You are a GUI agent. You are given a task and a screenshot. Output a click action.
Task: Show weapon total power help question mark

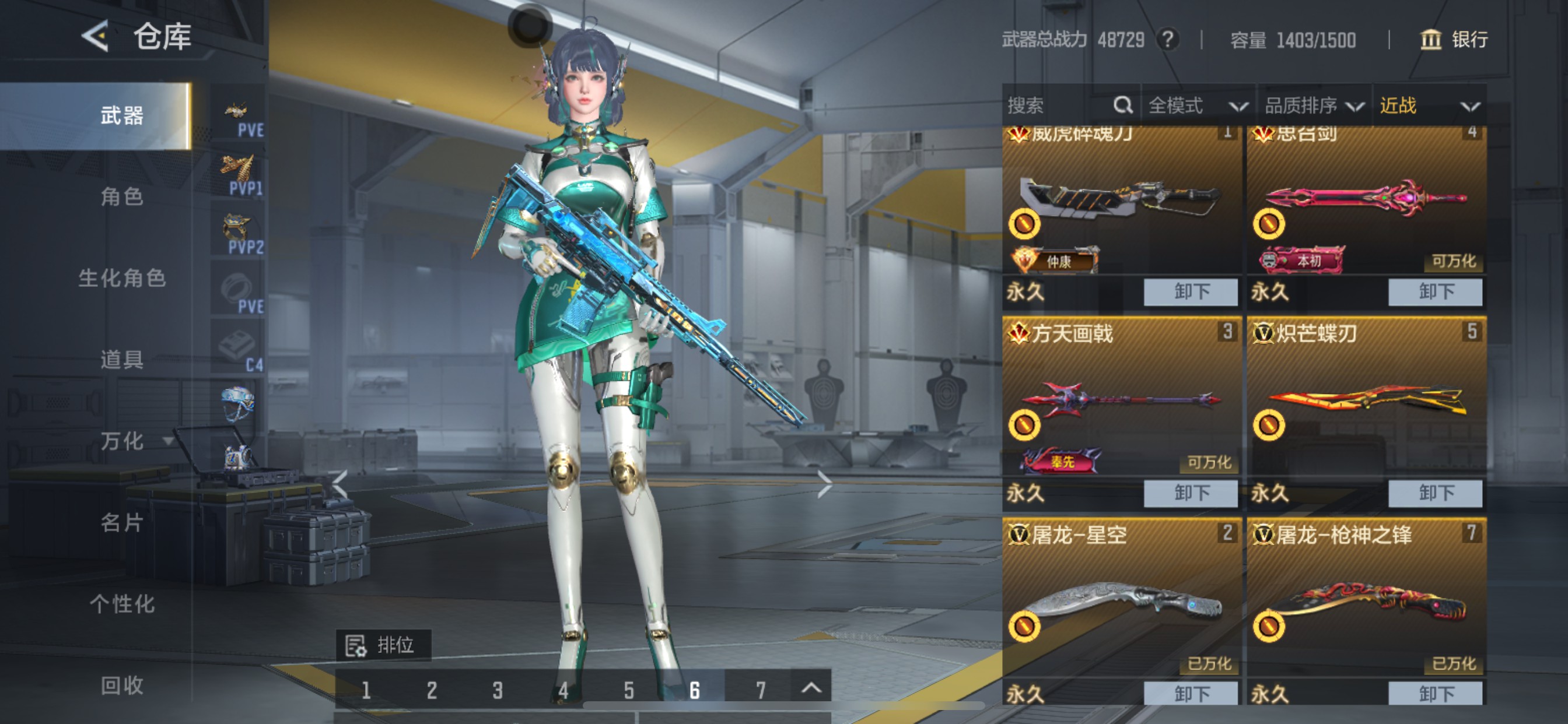pyautogui.click(x=1167, y=40)
